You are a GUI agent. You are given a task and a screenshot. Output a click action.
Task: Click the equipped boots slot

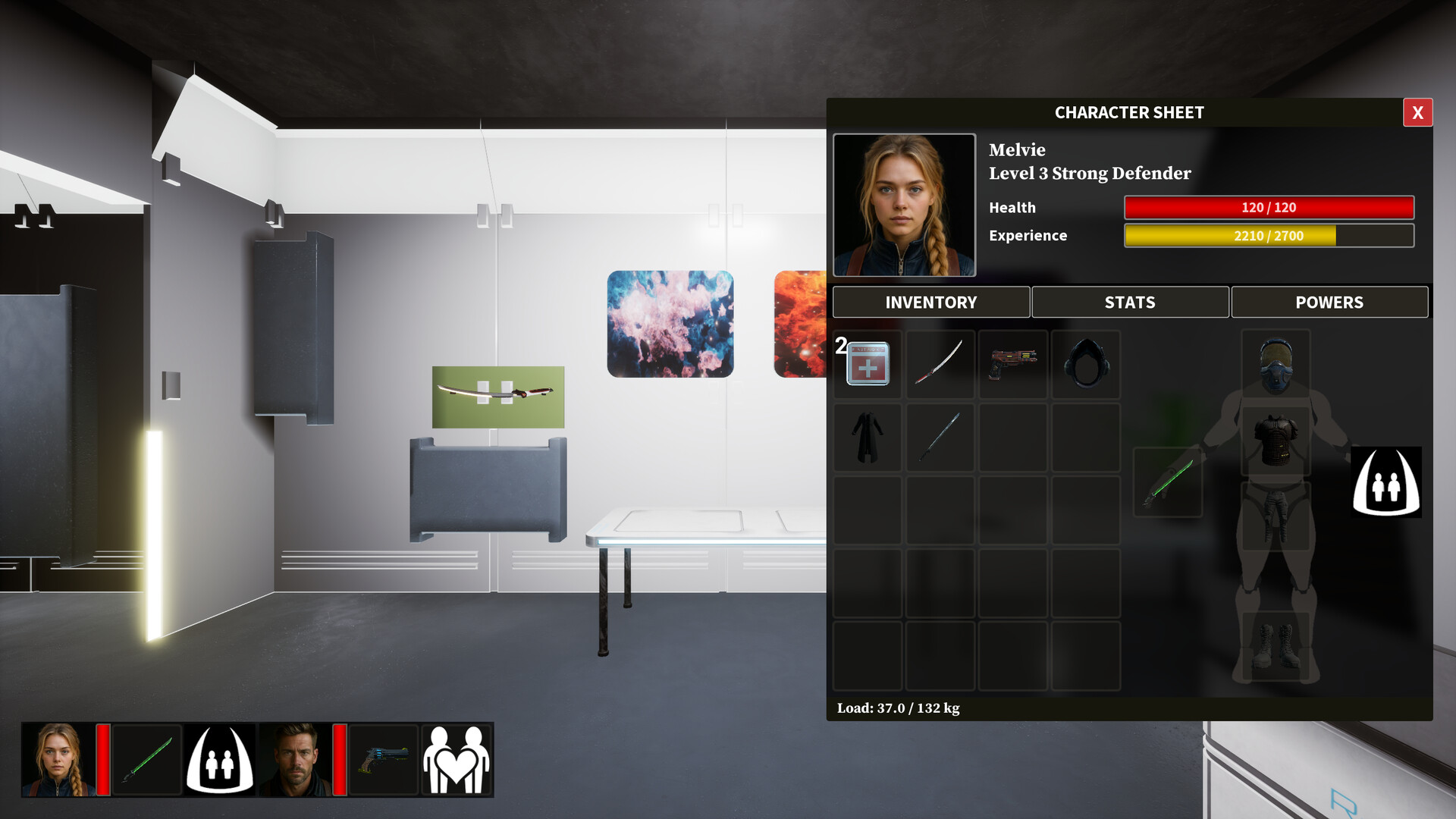pyautogui.click(x=1276, y=645)
